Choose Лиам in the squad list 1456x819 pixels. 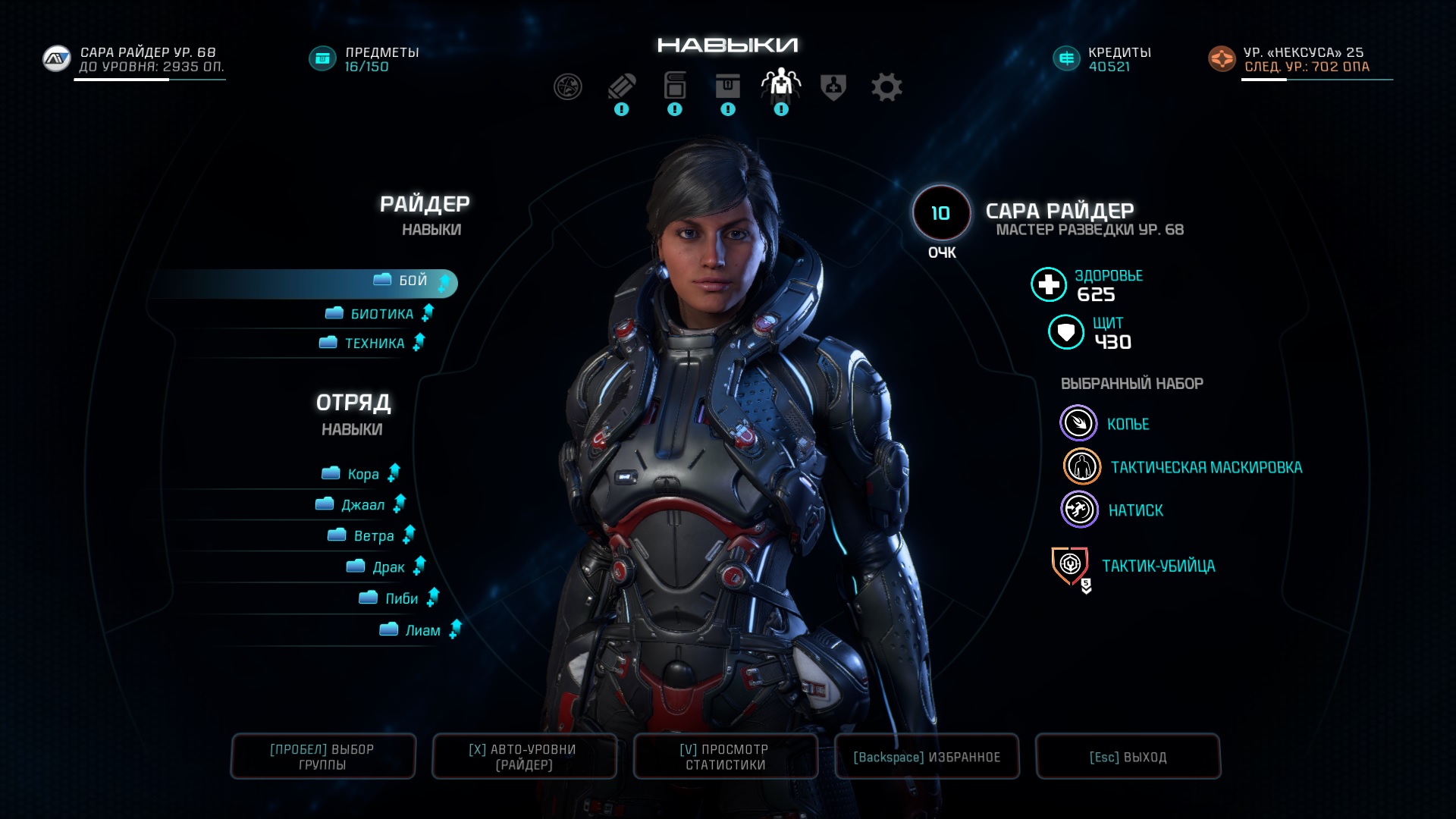click(422, 630)
